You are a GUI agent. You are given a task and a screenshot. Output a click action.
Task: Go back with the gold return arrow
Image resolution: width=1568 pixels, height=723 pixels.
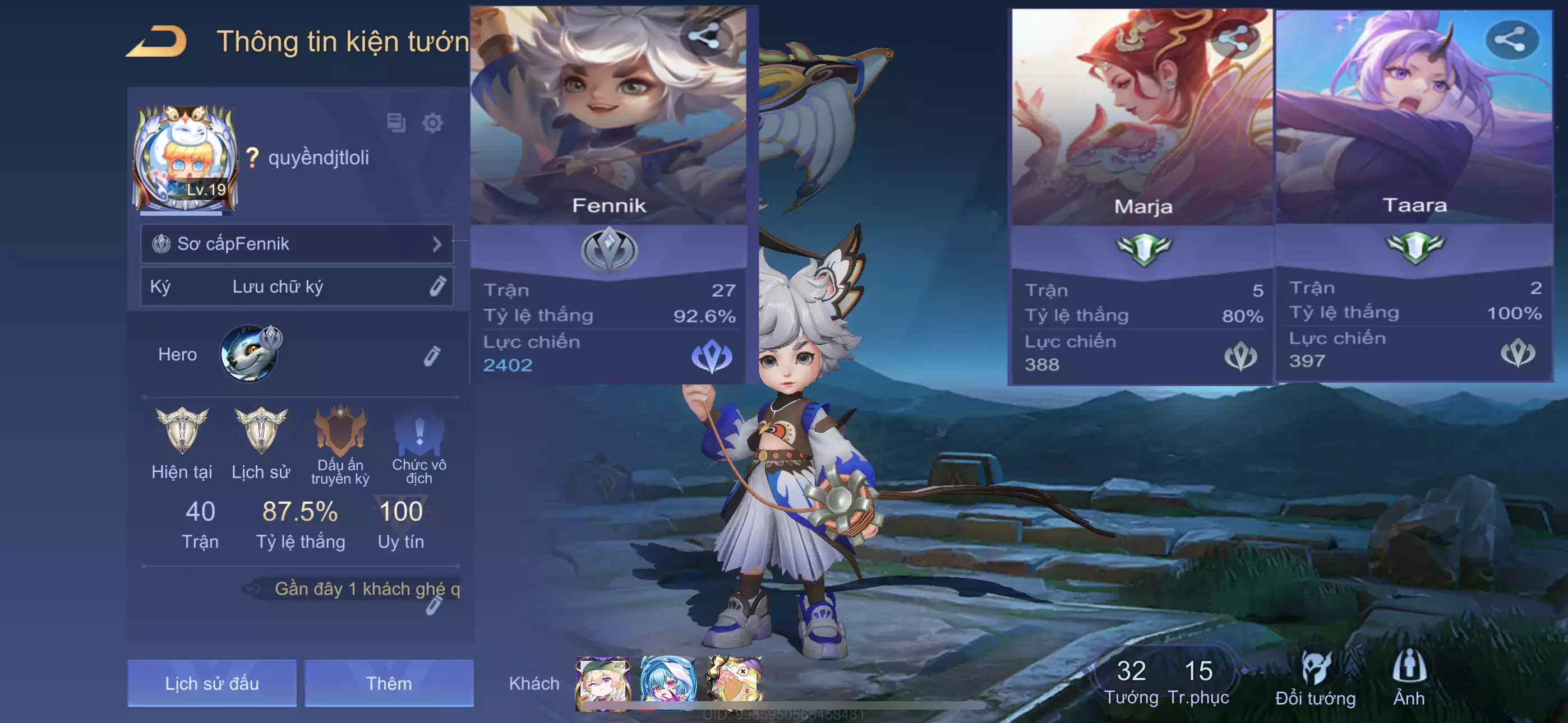tap(157, 41)
